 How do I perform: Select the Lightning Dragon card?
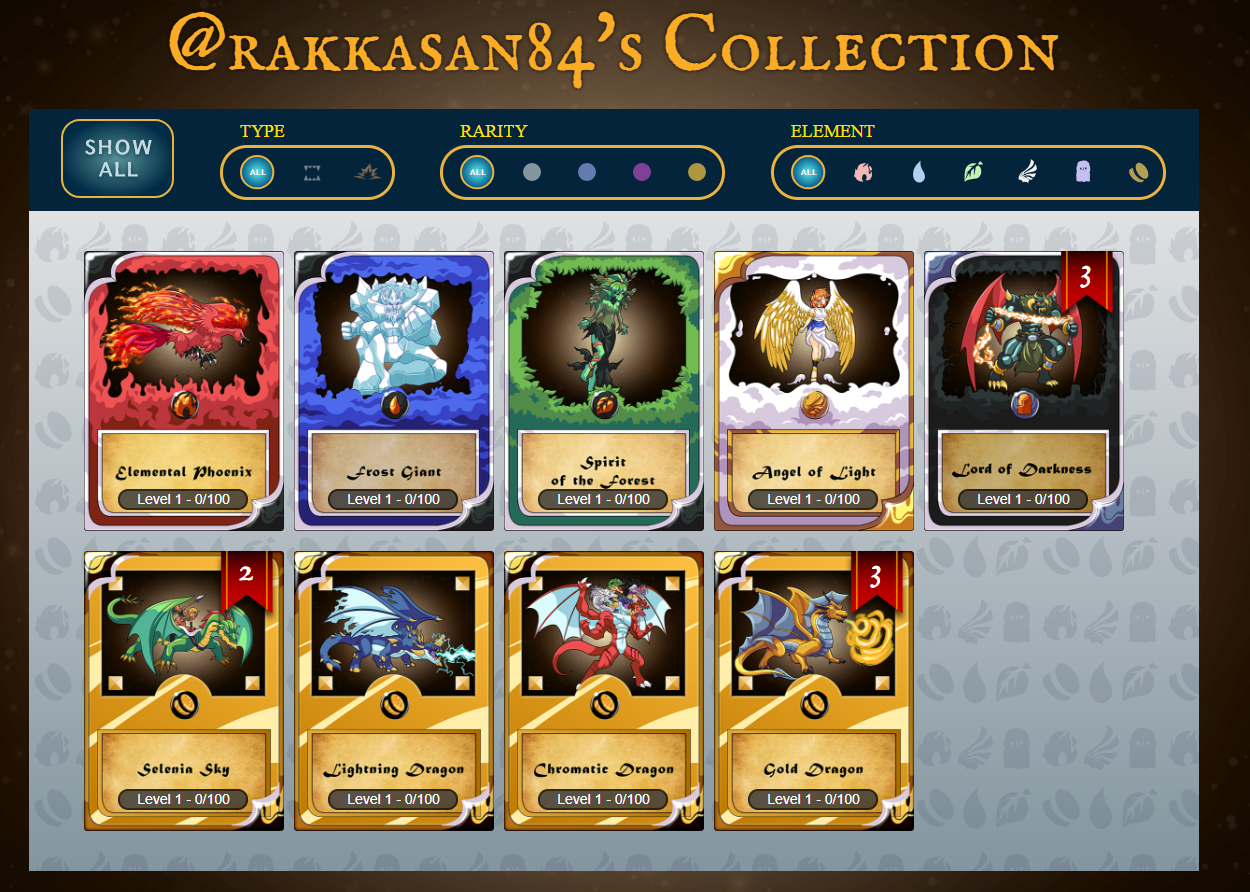pyautogui.click(x=394, y=690)
